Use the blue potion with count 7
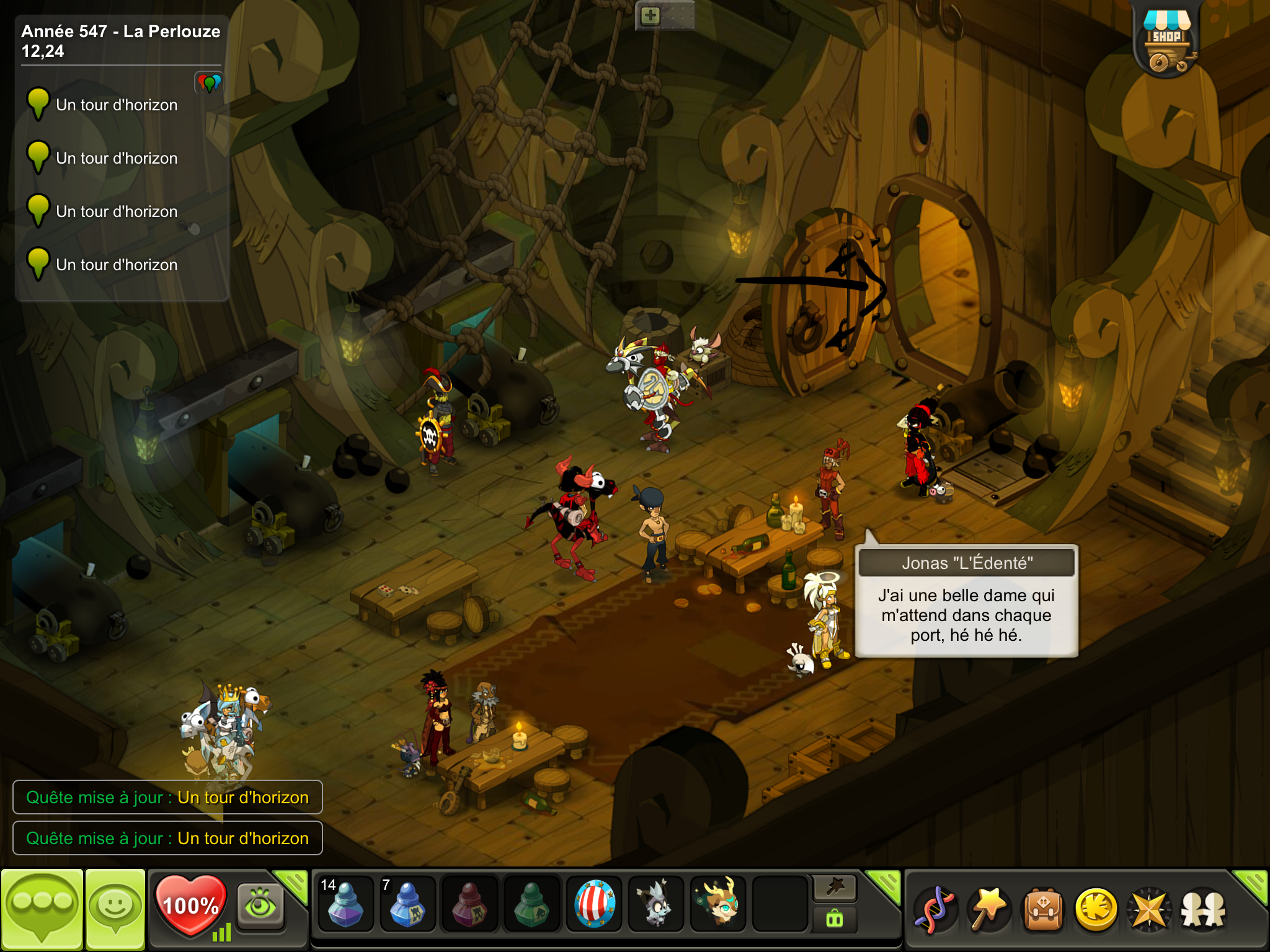The height and width of the screenshot is (952, 1270). coord(407,905)
